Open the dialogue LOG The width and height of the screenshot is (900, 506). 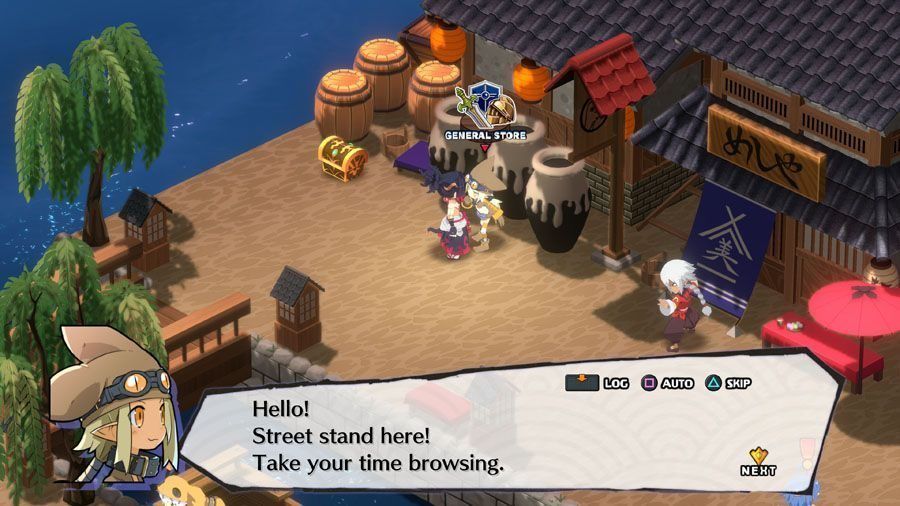coord(597,383)
